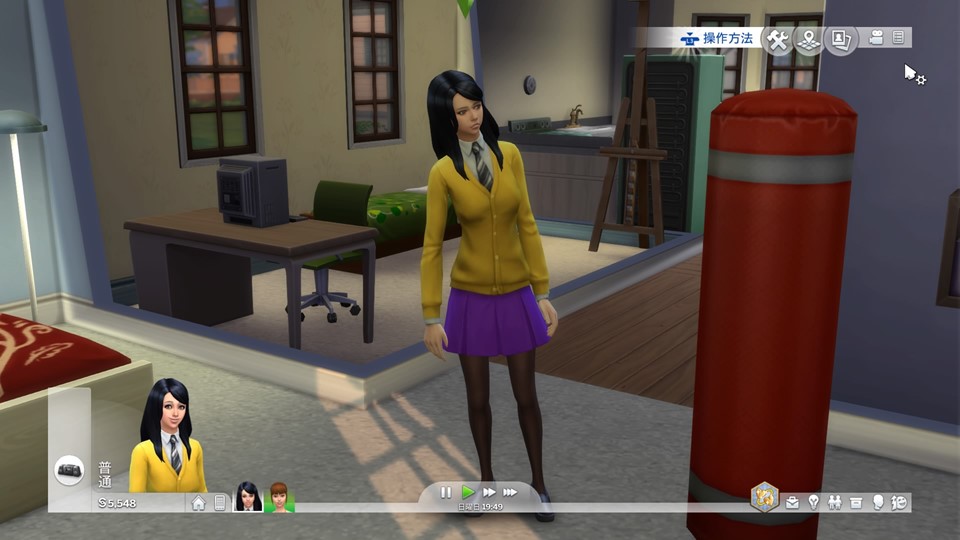
Task: Open the 操作方法 controls help
Action: pyautogui.click(x=717, y=38)
